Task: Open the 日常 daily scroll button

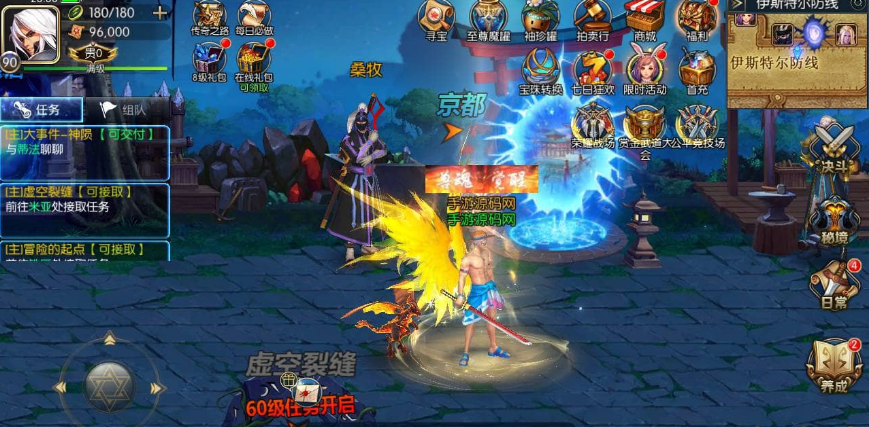Action: pos(834,283)
